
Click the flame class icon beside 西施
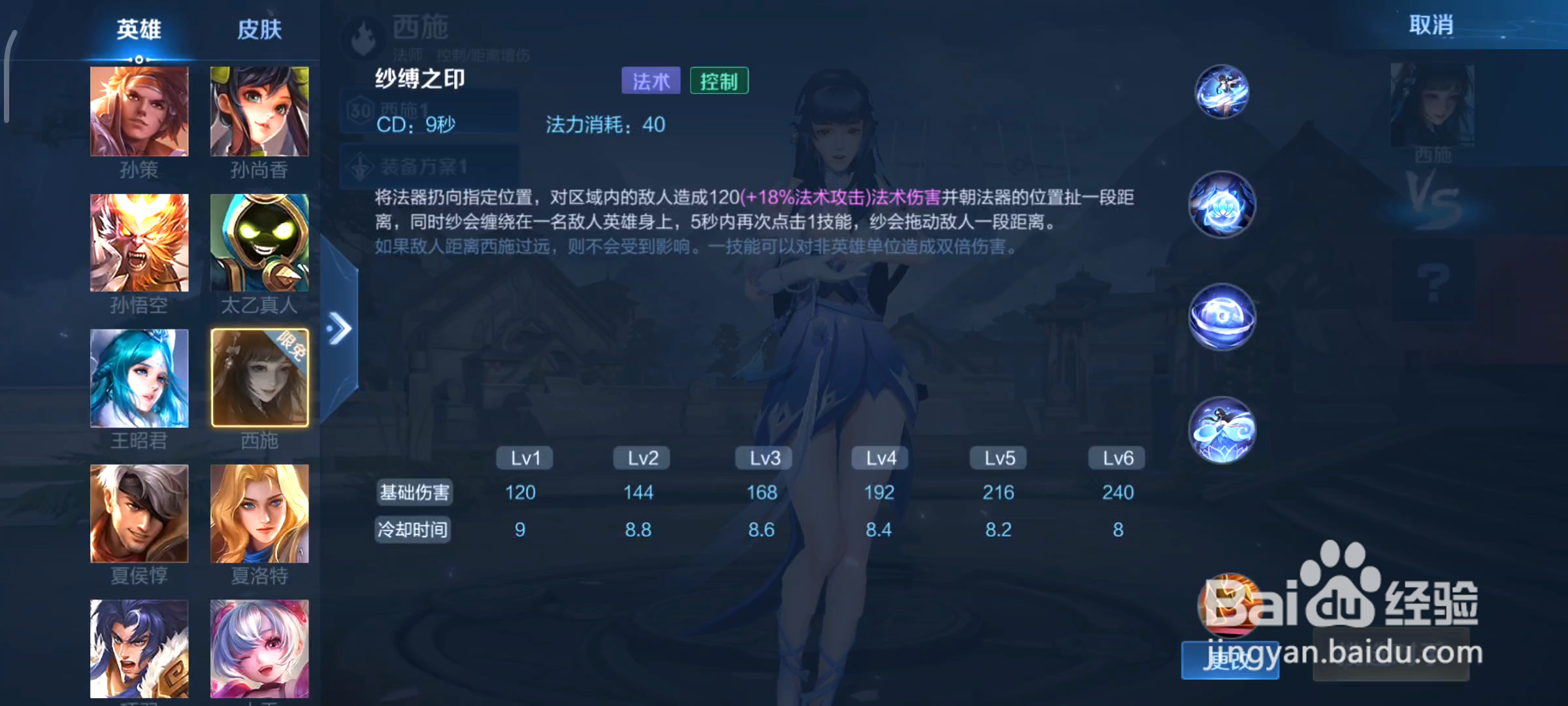point(363,38)
